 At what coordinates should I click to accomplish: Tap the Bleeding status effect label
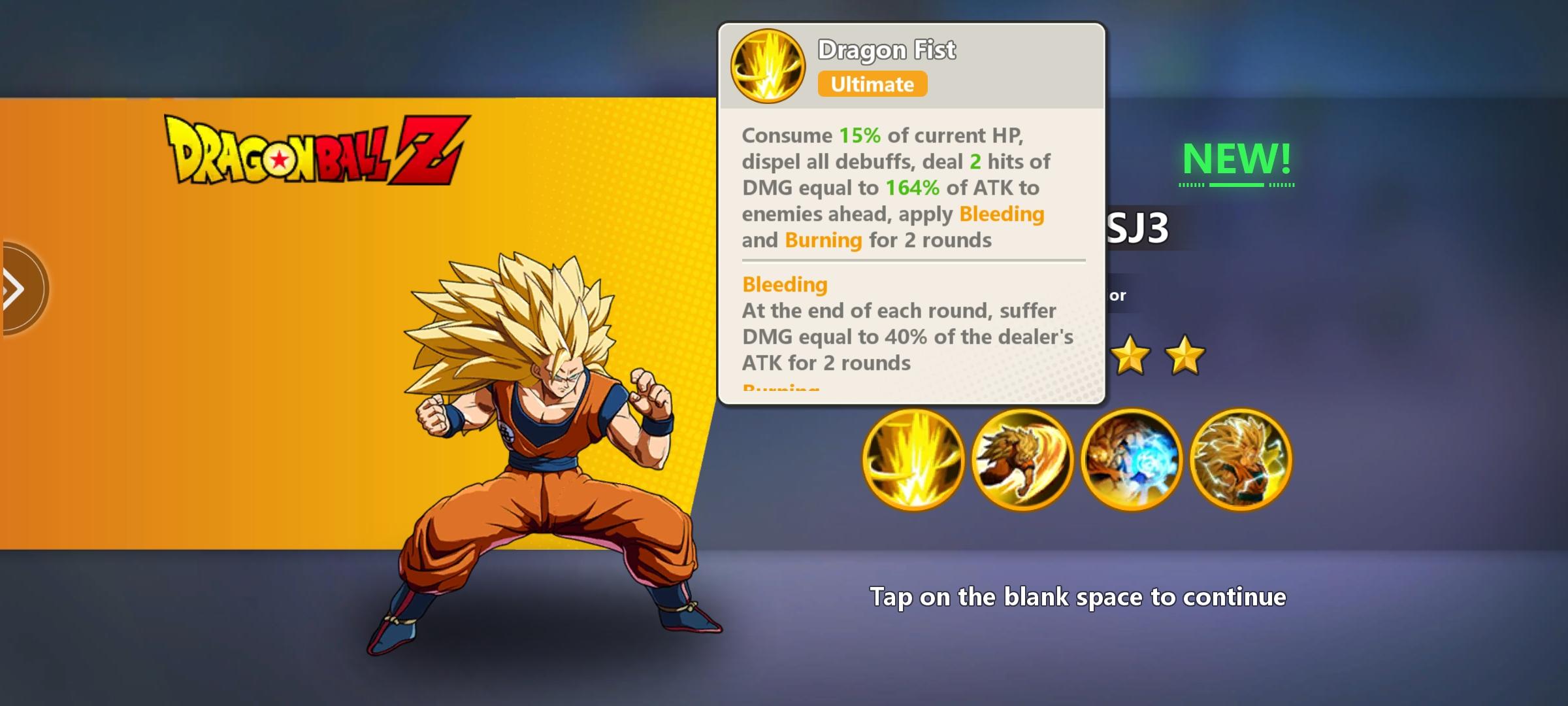tap(784, 284)
